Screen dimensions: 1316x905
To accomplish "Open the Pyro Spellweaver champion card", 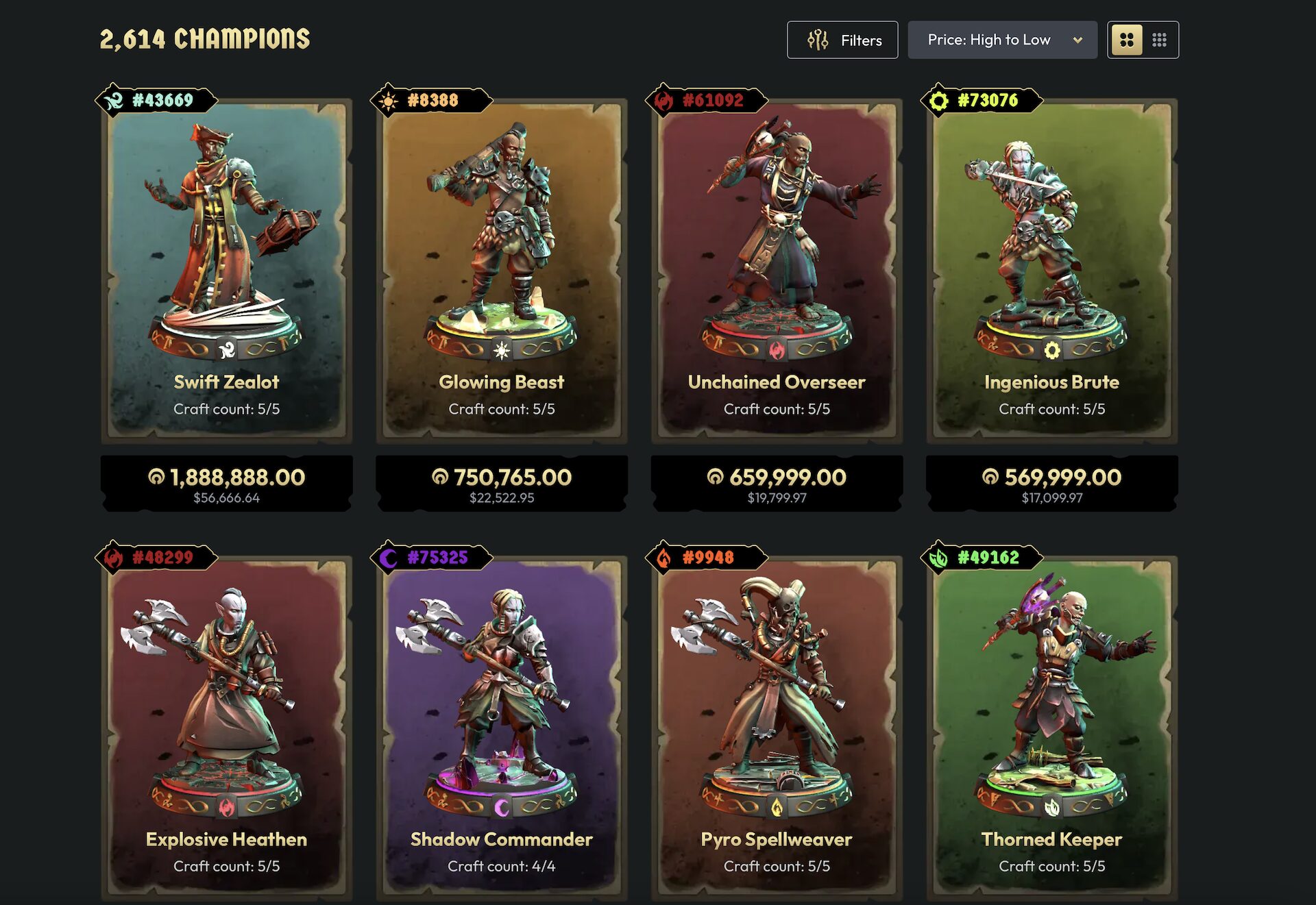I will [x=777, y=726].
